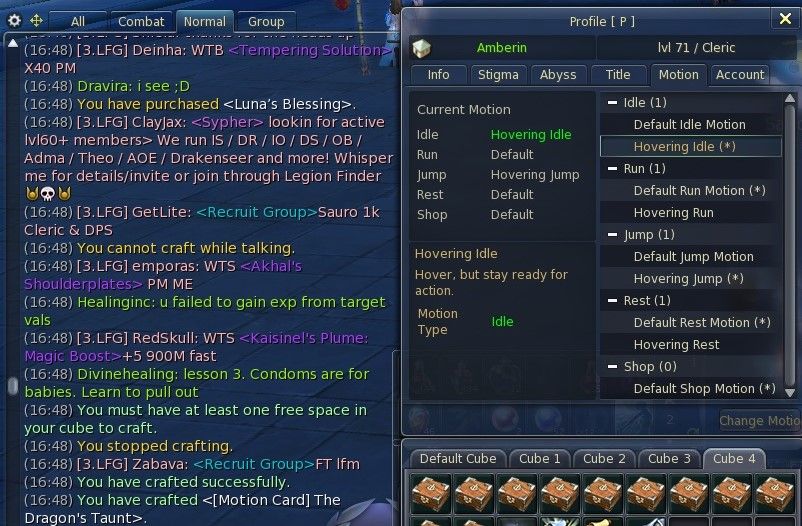Image resolution: width=802 pixels, height=526 pixels.
Task: Choose Default Idle Motion
Action: pos(689,125)
